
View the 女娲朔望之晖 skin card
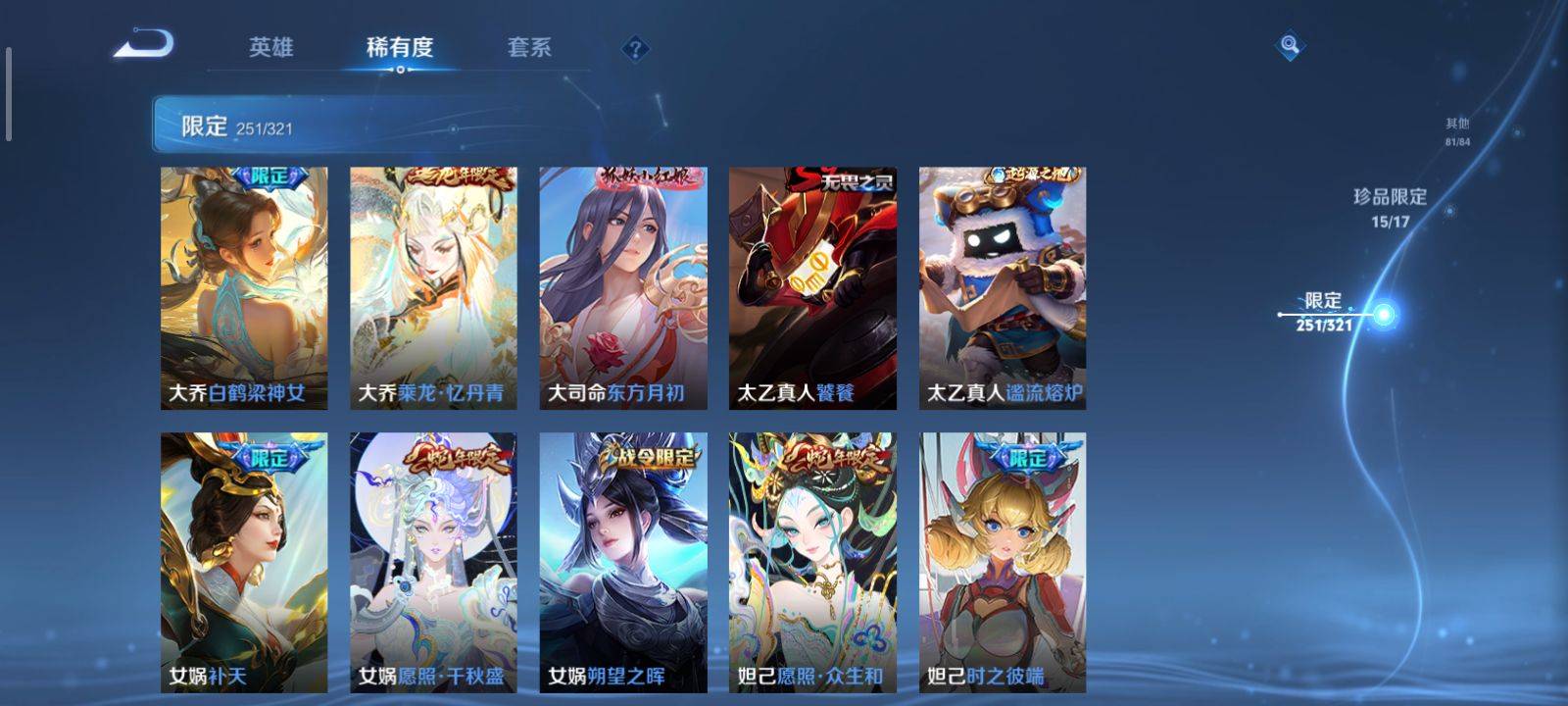point(623,563)
